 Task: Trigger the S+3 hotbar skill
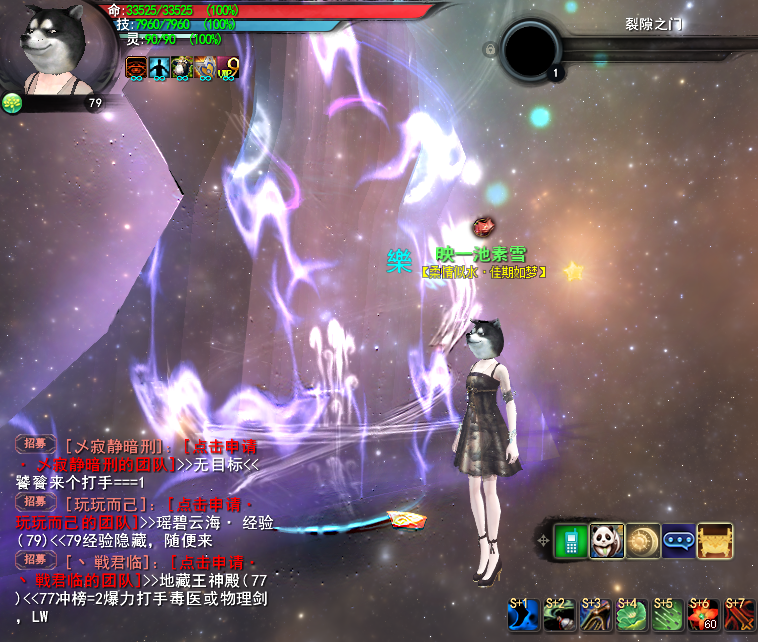tap(596, 615)
